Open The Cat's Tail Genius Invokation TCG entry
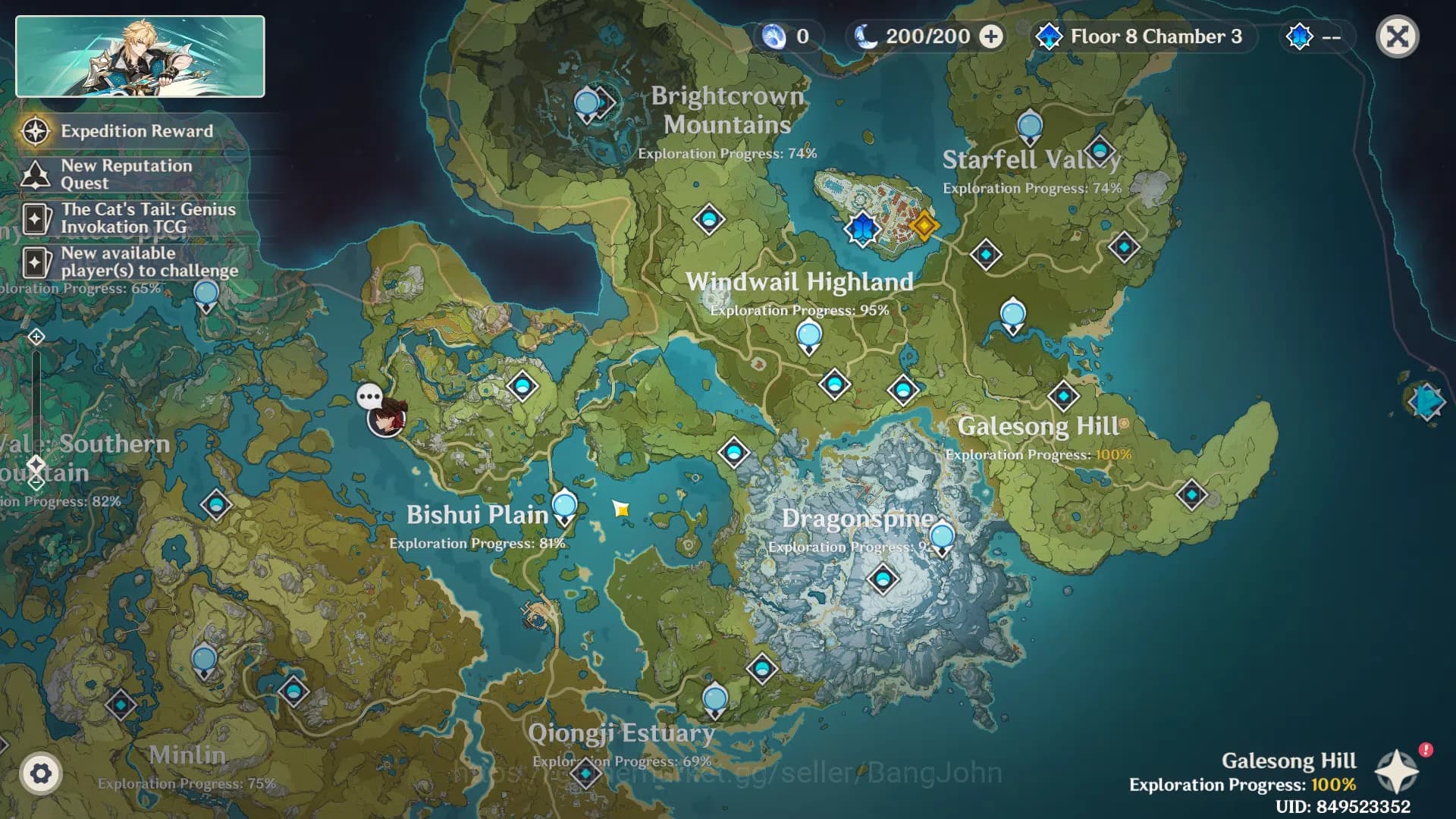Image resolution: width=1456 pixels, height=819 pixels. [x=148, y=218]
